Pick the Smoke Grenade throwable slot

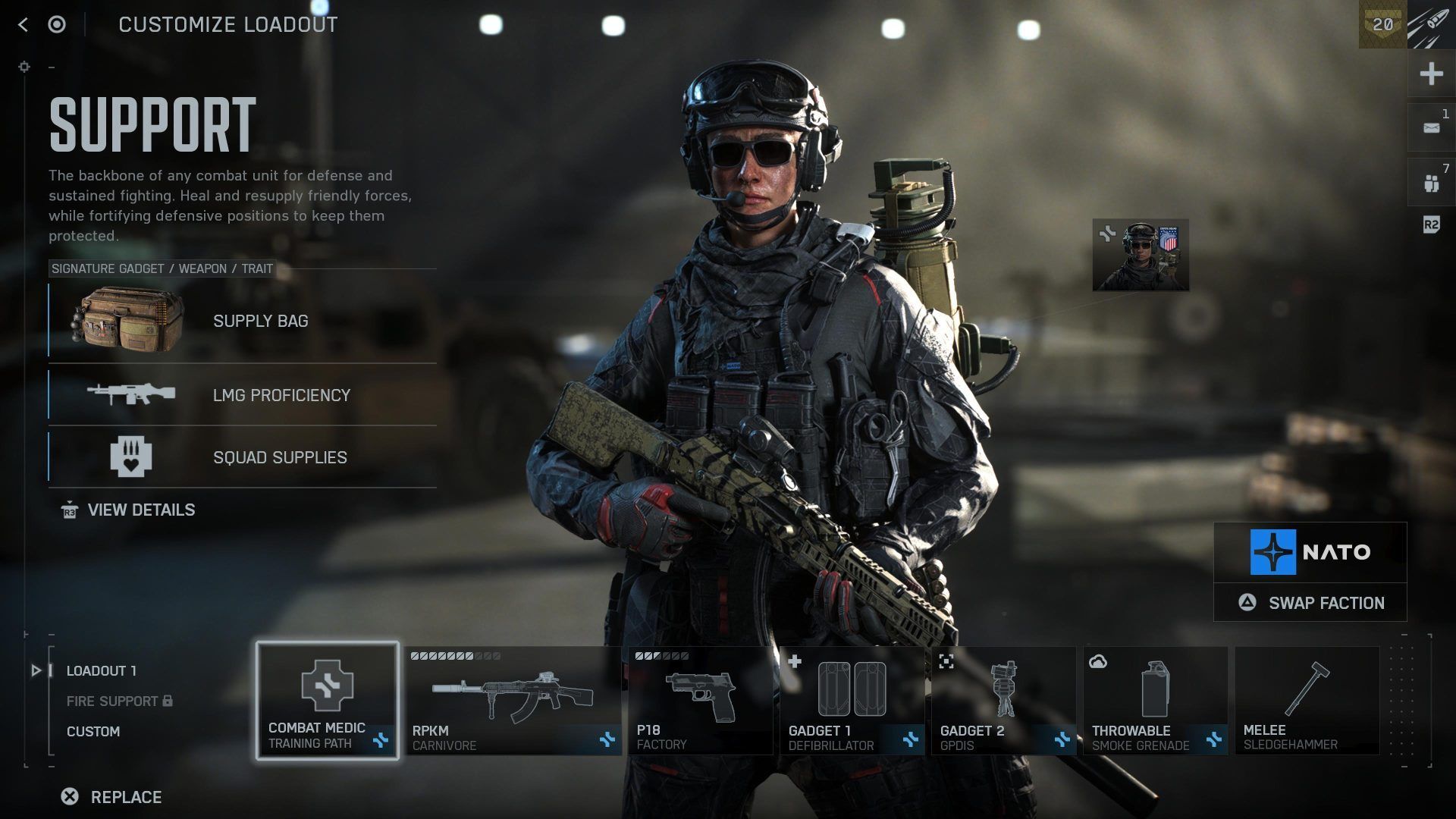(1155, 701)
